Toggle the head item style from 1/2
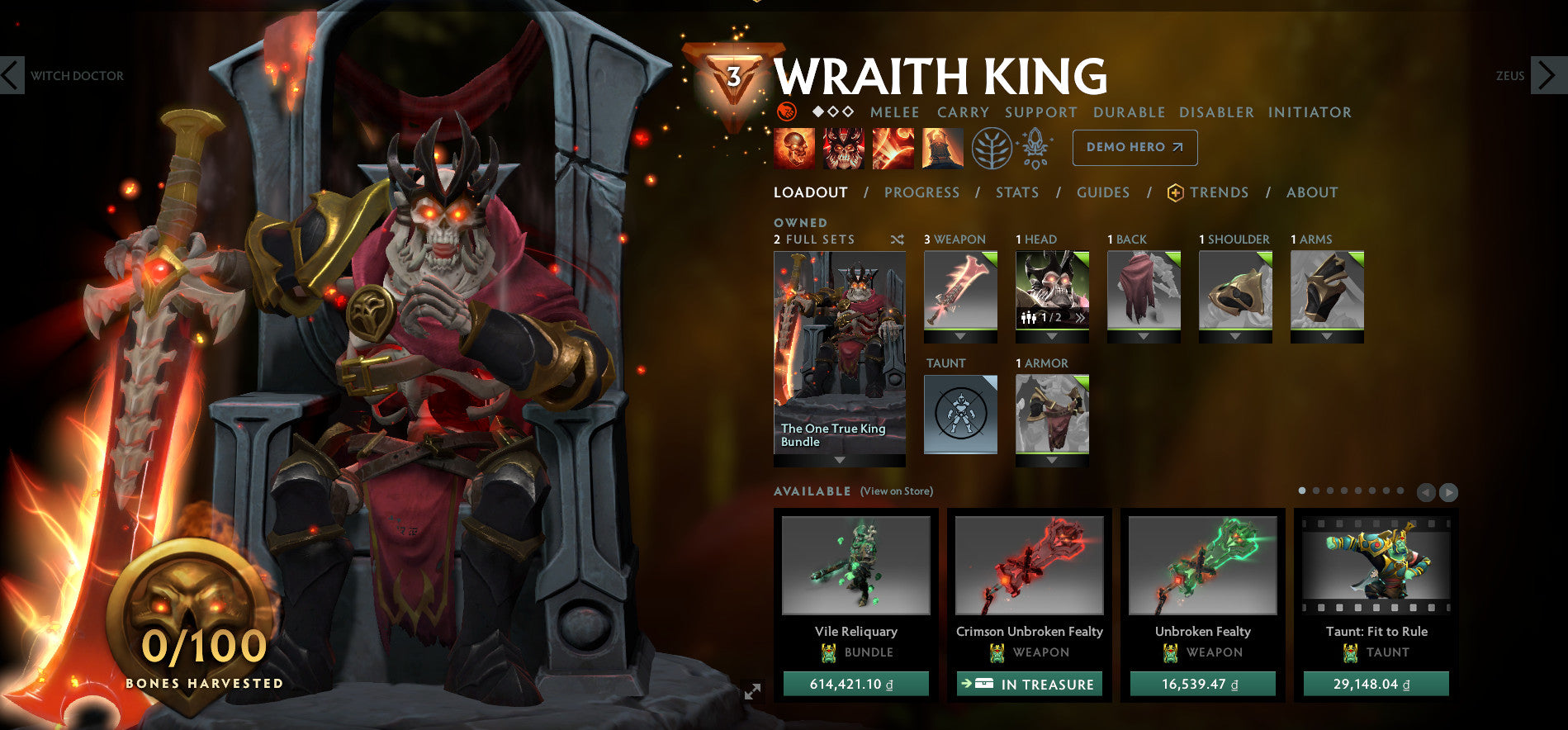The width and height of the screenshot is (1568, 730). point(1078,317)
